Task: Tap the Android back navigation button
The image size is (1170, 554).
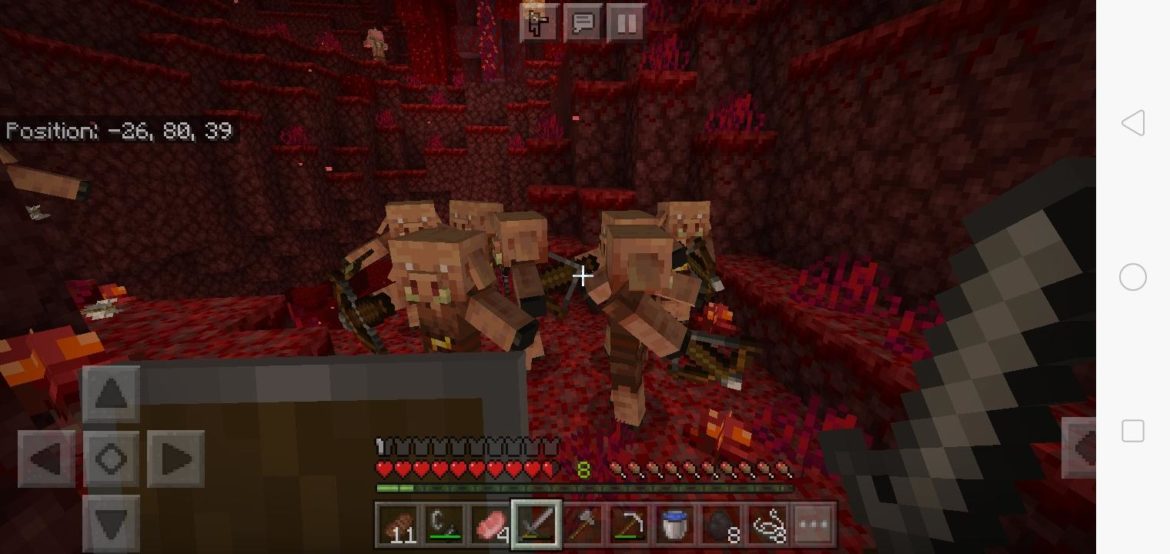Action: (1132, 123)
